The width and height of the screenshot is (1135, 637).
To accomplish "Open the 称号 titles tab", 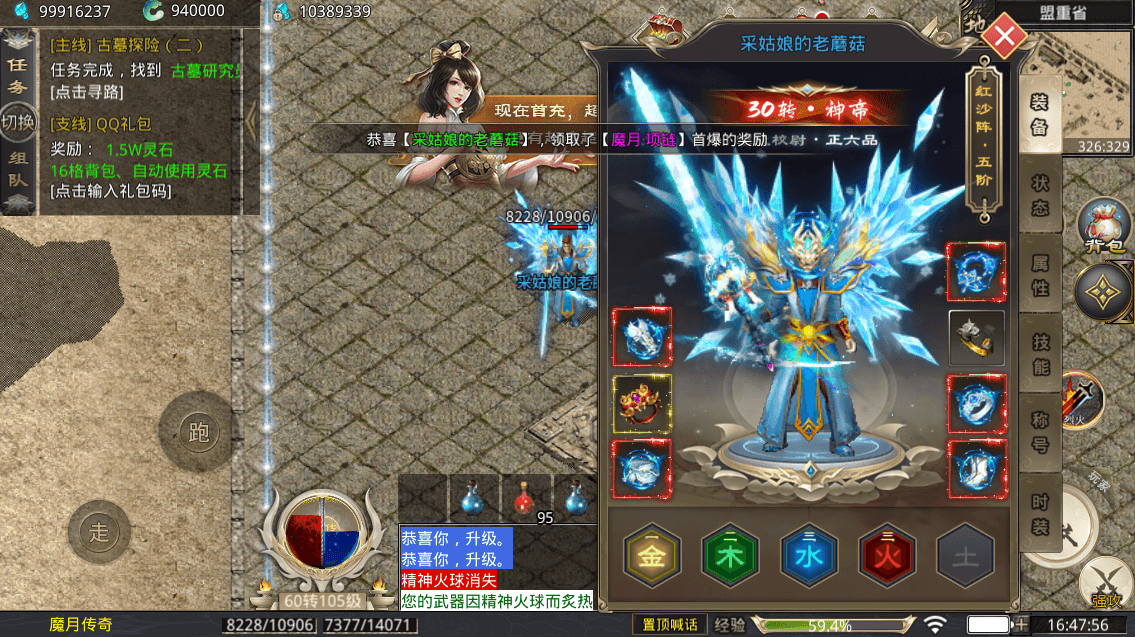I will [1040, 432].
